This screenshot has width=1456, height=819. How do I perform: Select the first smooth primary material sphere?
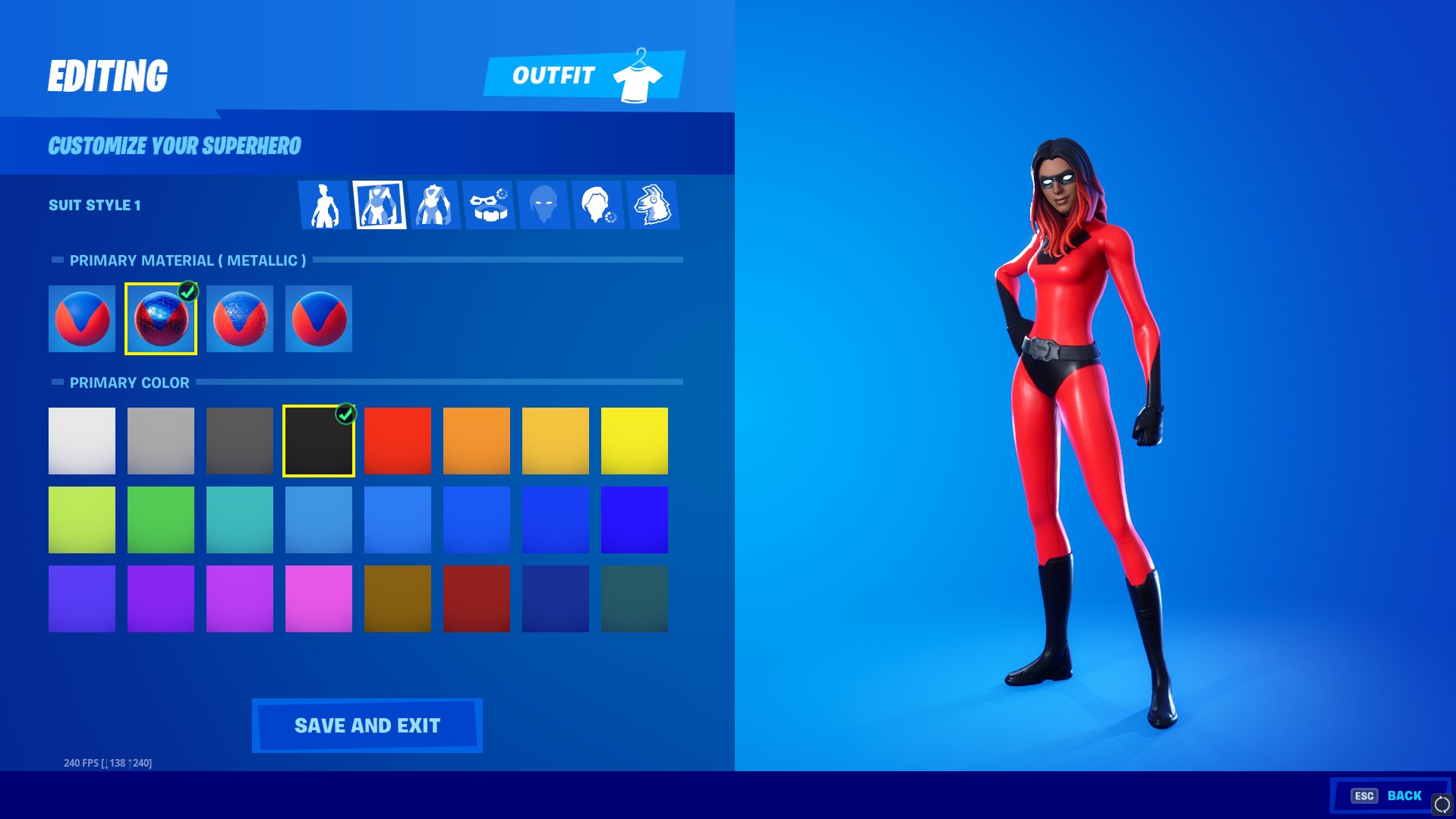81,318
